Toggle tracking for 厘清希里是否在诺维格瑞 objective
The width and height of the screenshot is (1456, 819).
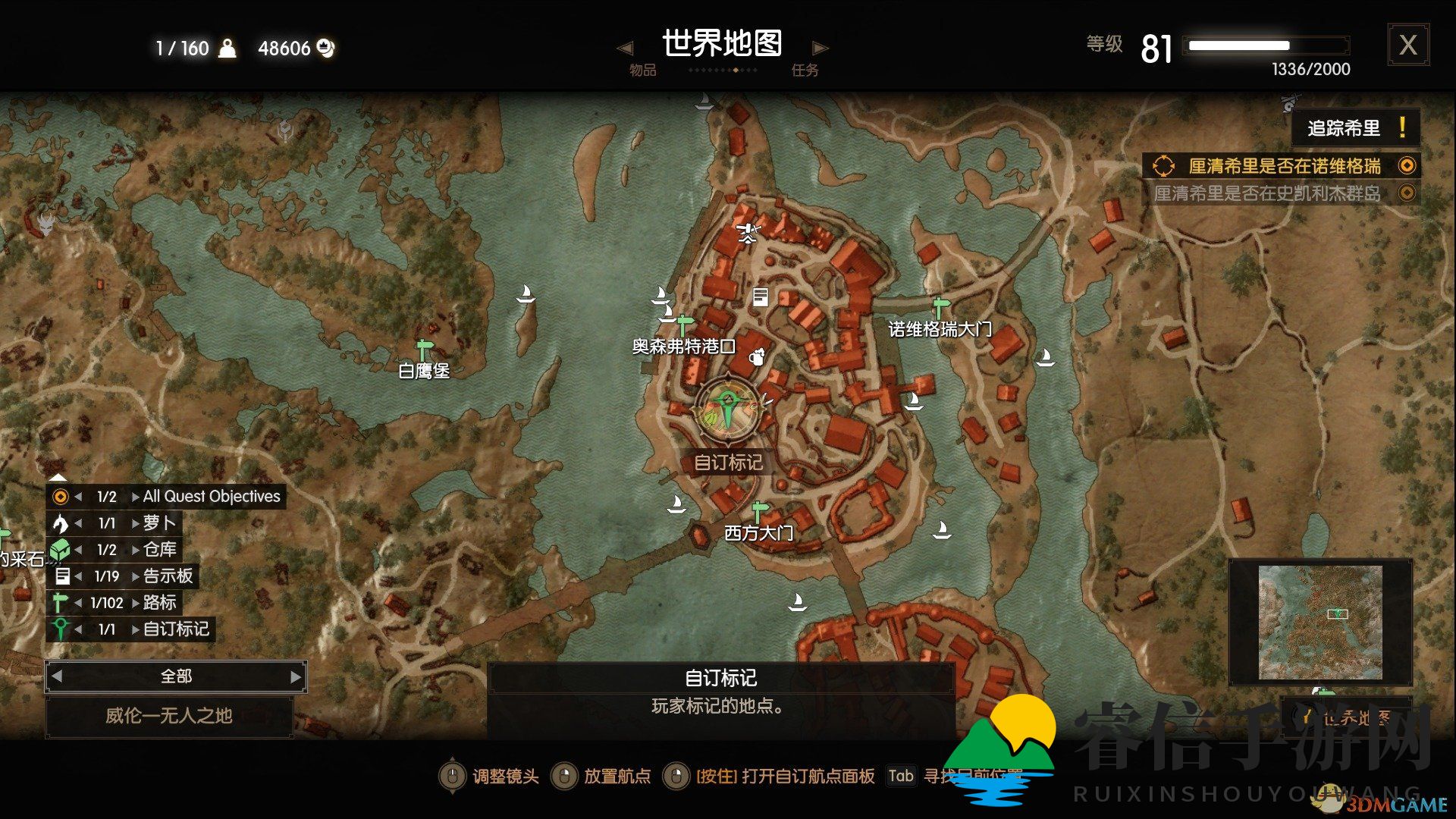[1407, 165]
